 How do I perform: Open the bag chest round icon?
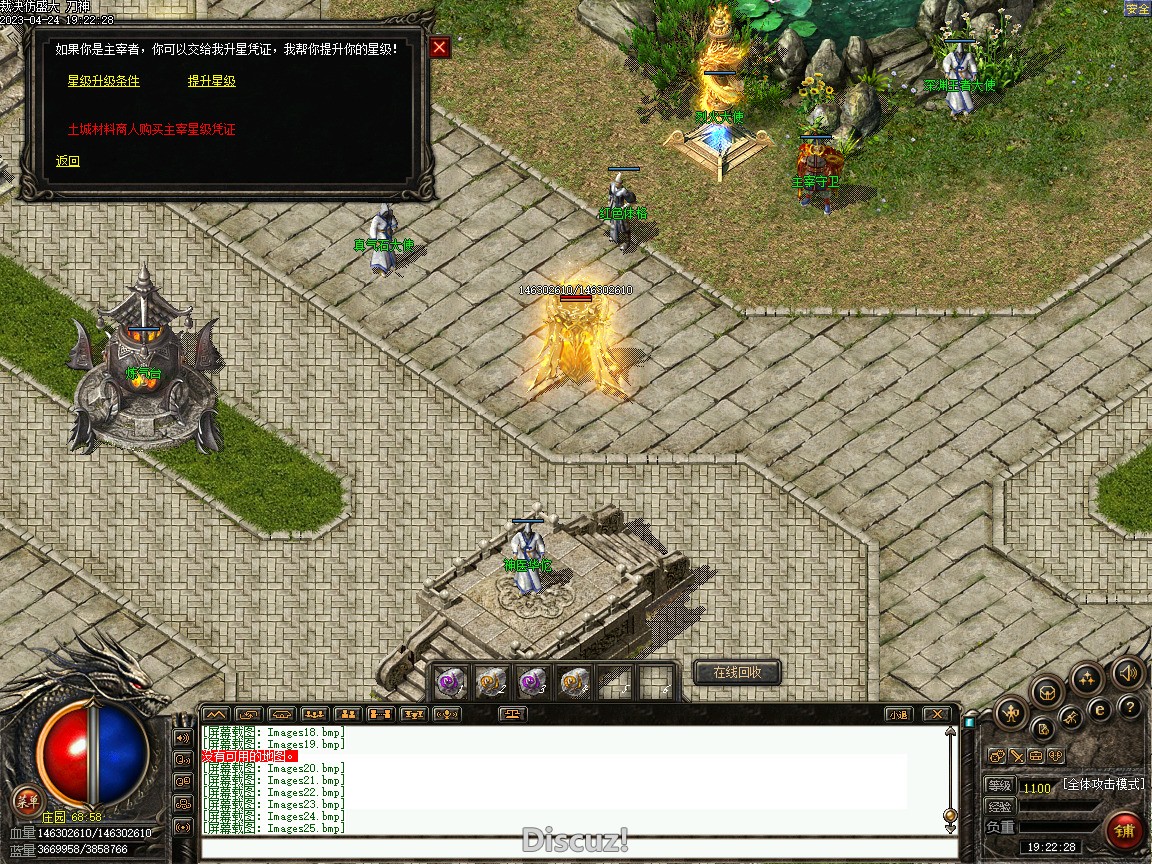tap(1046, 691)
